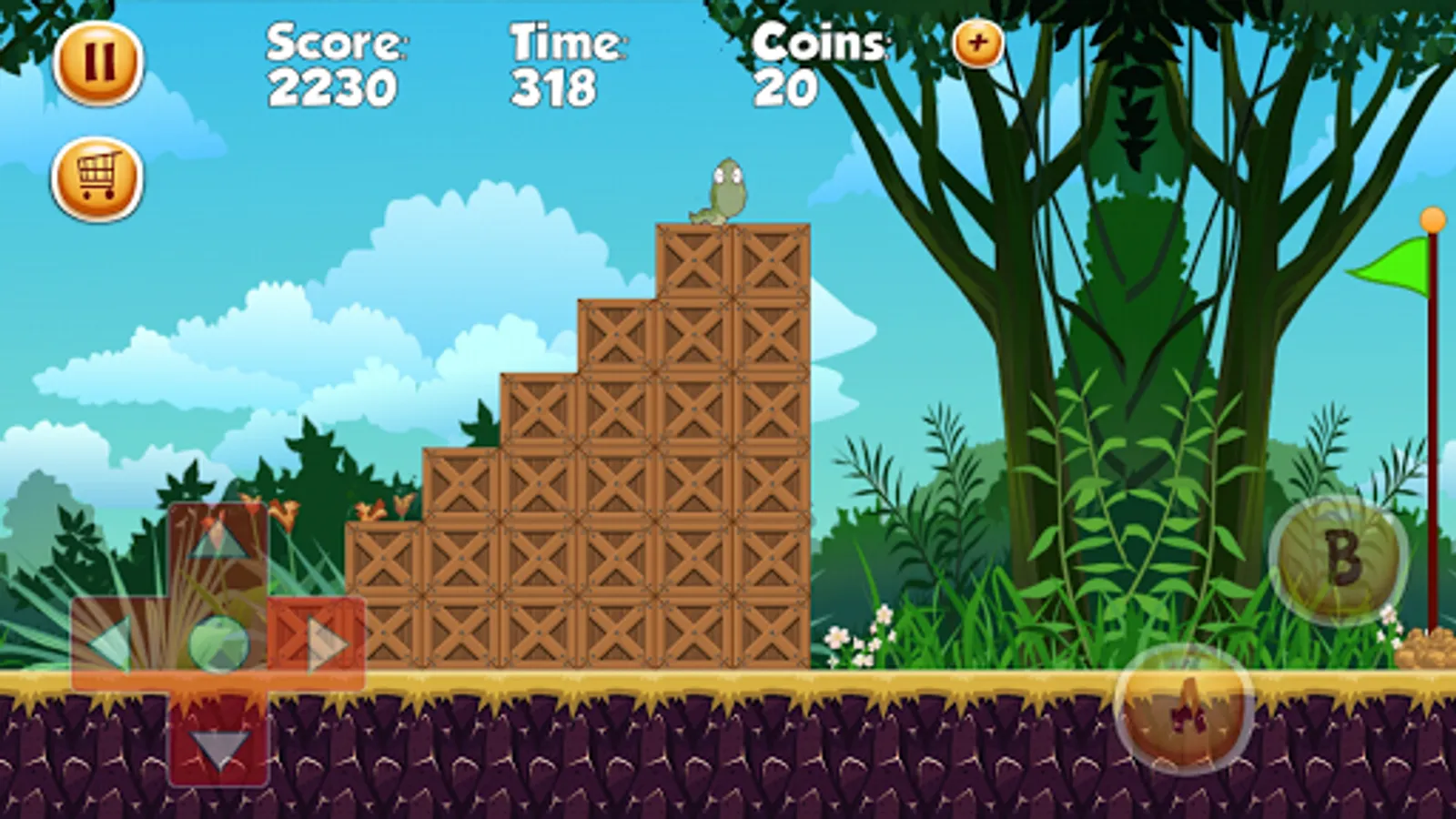This screenshot has height=819, width=1456.
Task: Click the orange ball atop the flagpole
Action: tap(1433, 218)
